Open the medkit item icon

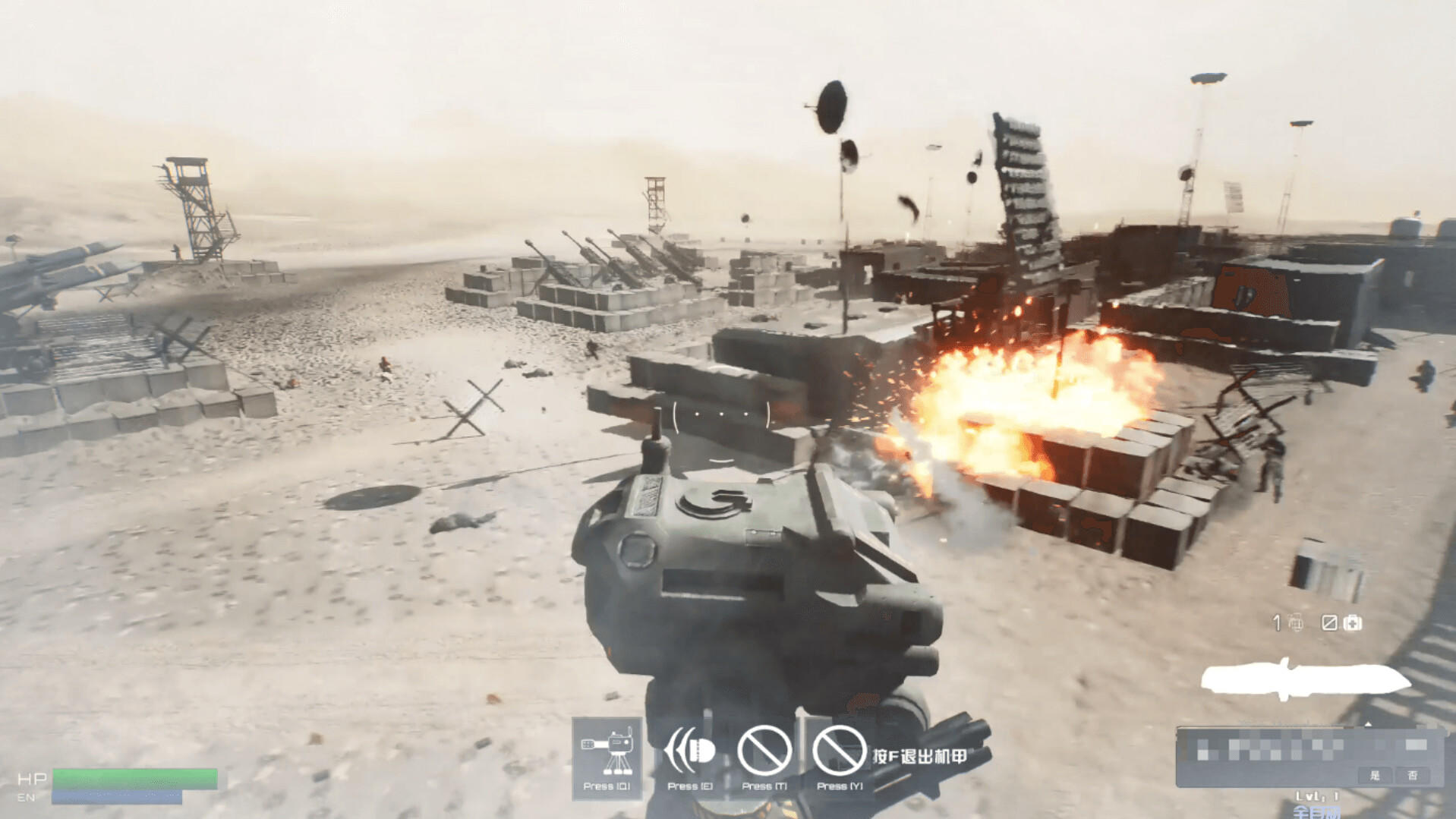pyautogui.click(x=1353, y=623)
